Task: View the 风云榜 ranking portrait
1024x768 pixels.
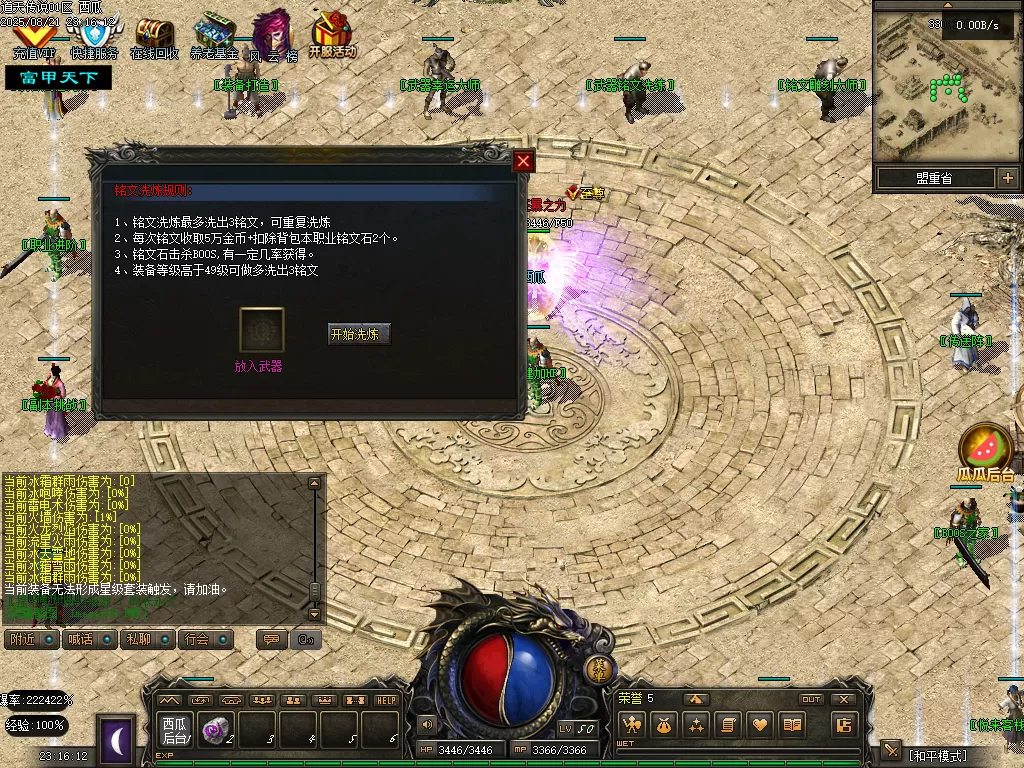Action: tap(272, 38)
